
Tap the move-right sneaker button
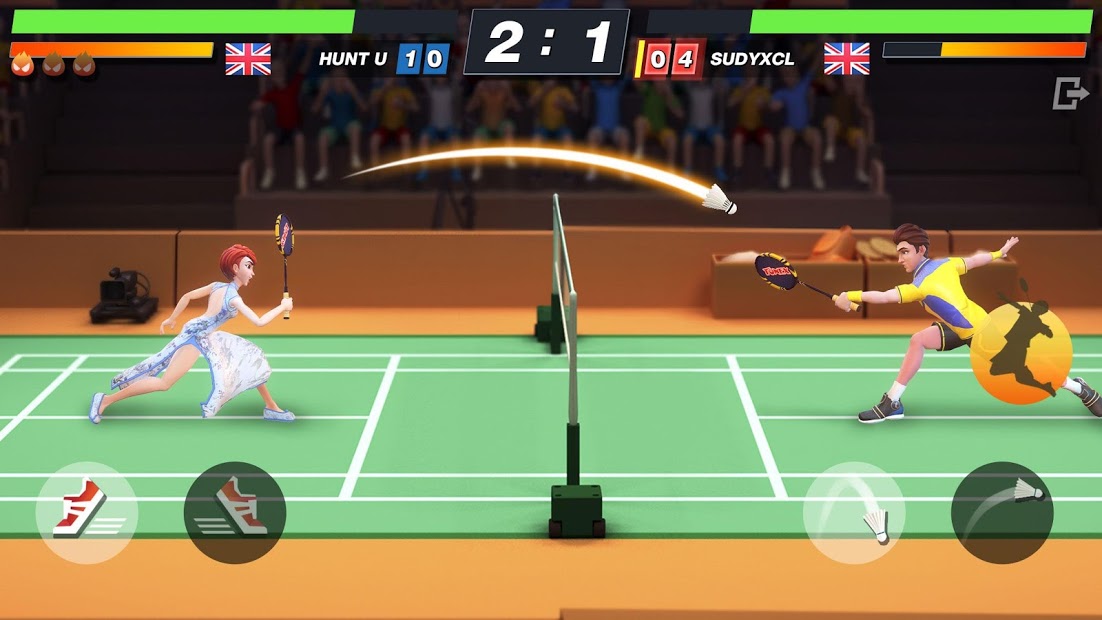point(235,512)
